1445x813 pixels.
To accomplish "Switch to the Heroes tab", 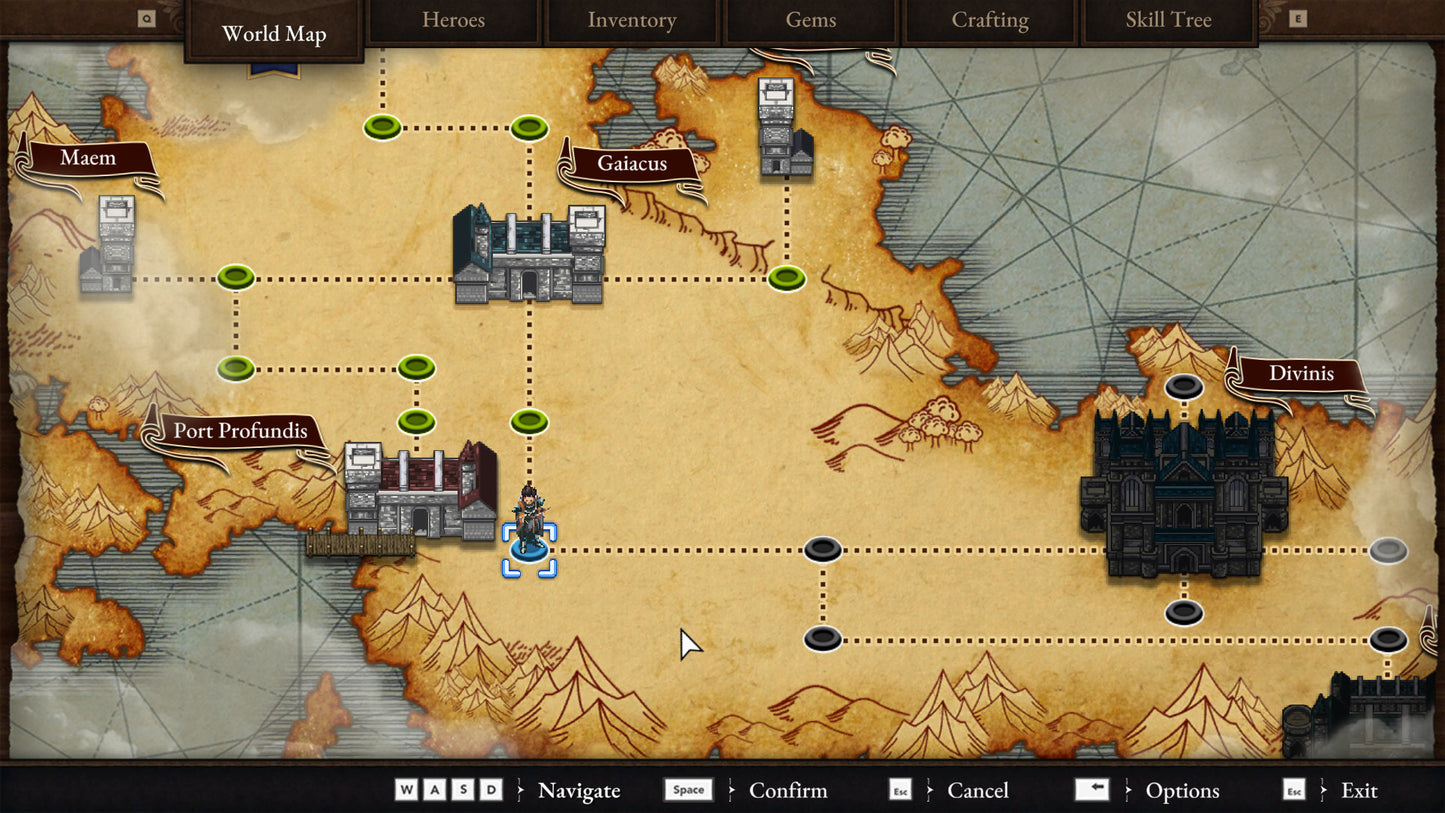I will [453, 21].
